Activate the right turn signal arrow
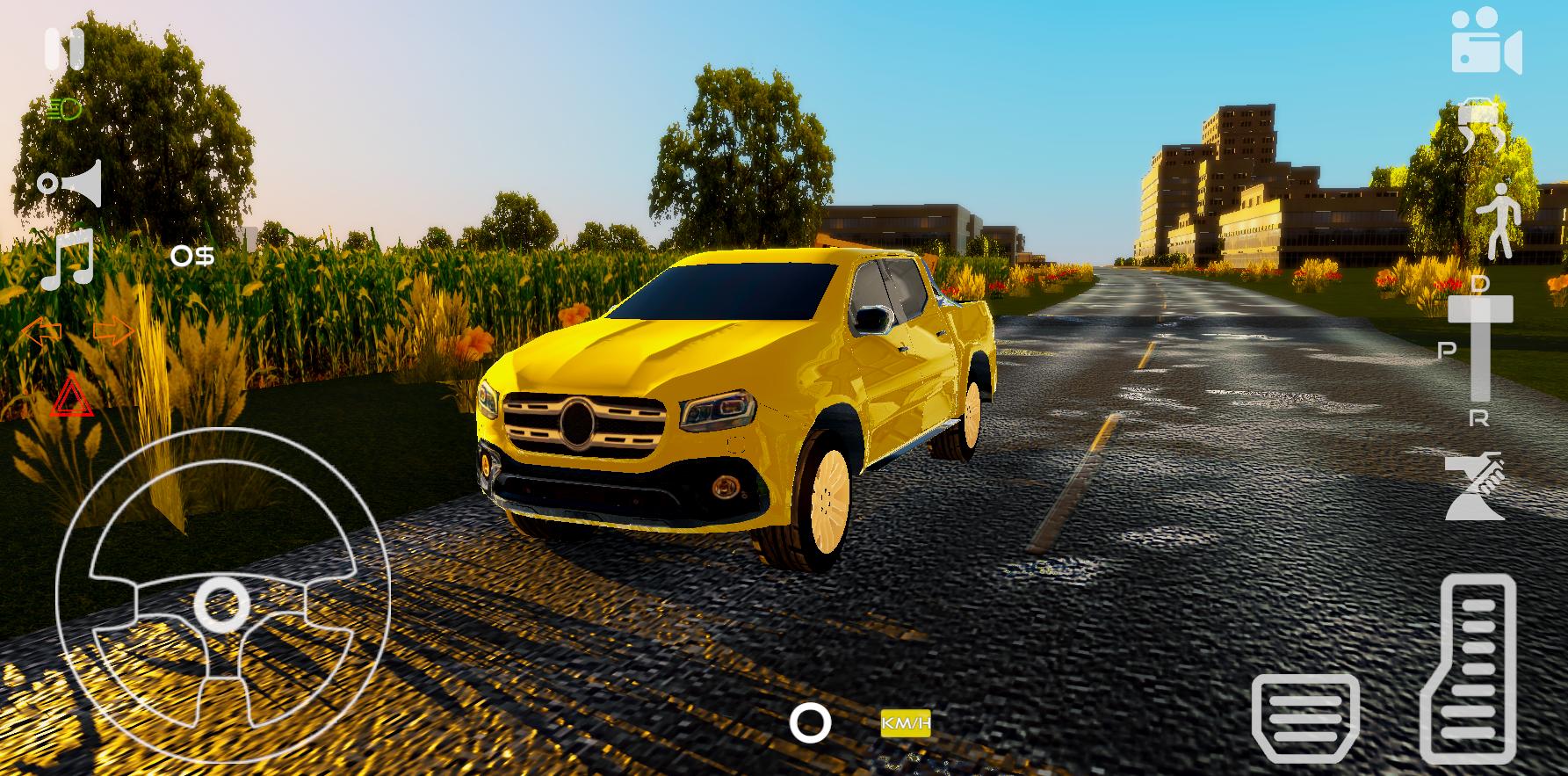The width and height of the screenshot is (1568, 776). [x=113, y=331]
